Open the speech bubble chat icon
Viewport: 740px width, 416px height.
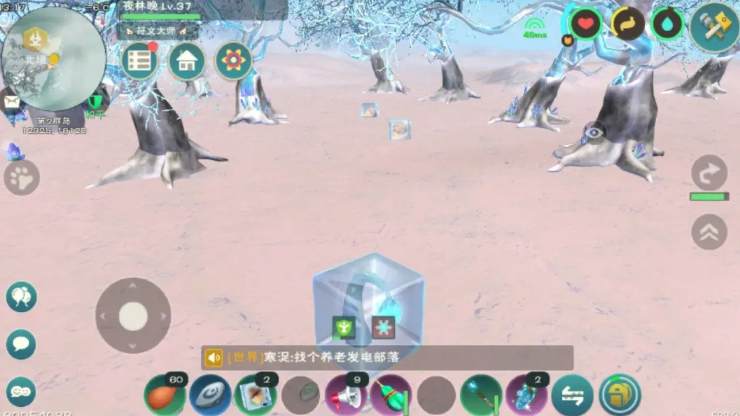[21, 344]
